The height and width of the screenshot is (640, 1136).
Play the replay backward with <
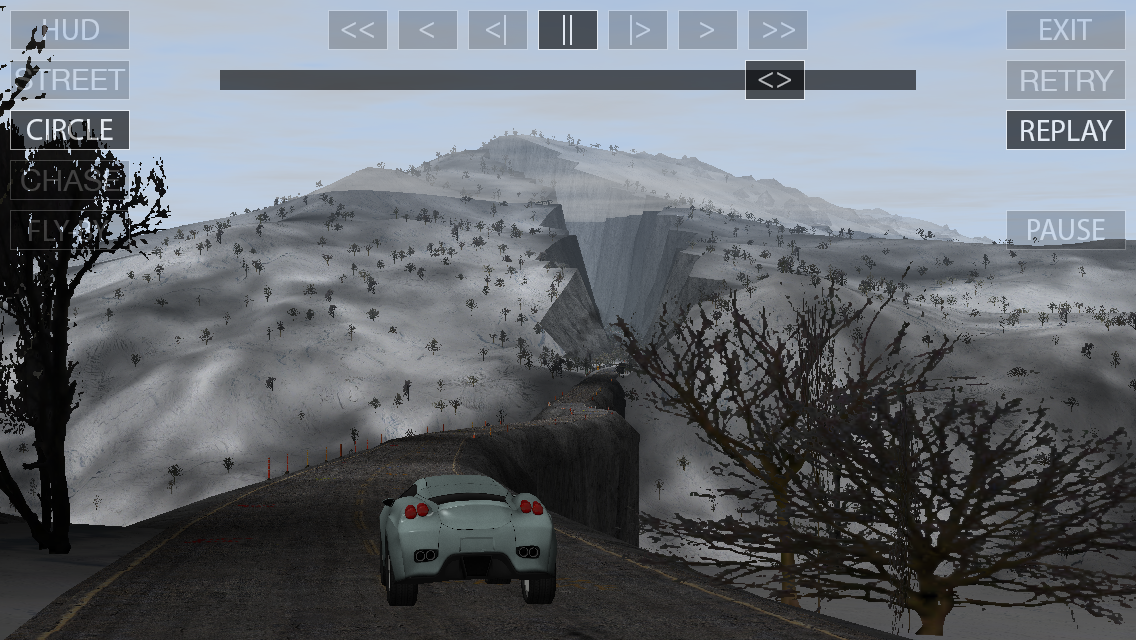pyautogui.click(x=428, y=30)
